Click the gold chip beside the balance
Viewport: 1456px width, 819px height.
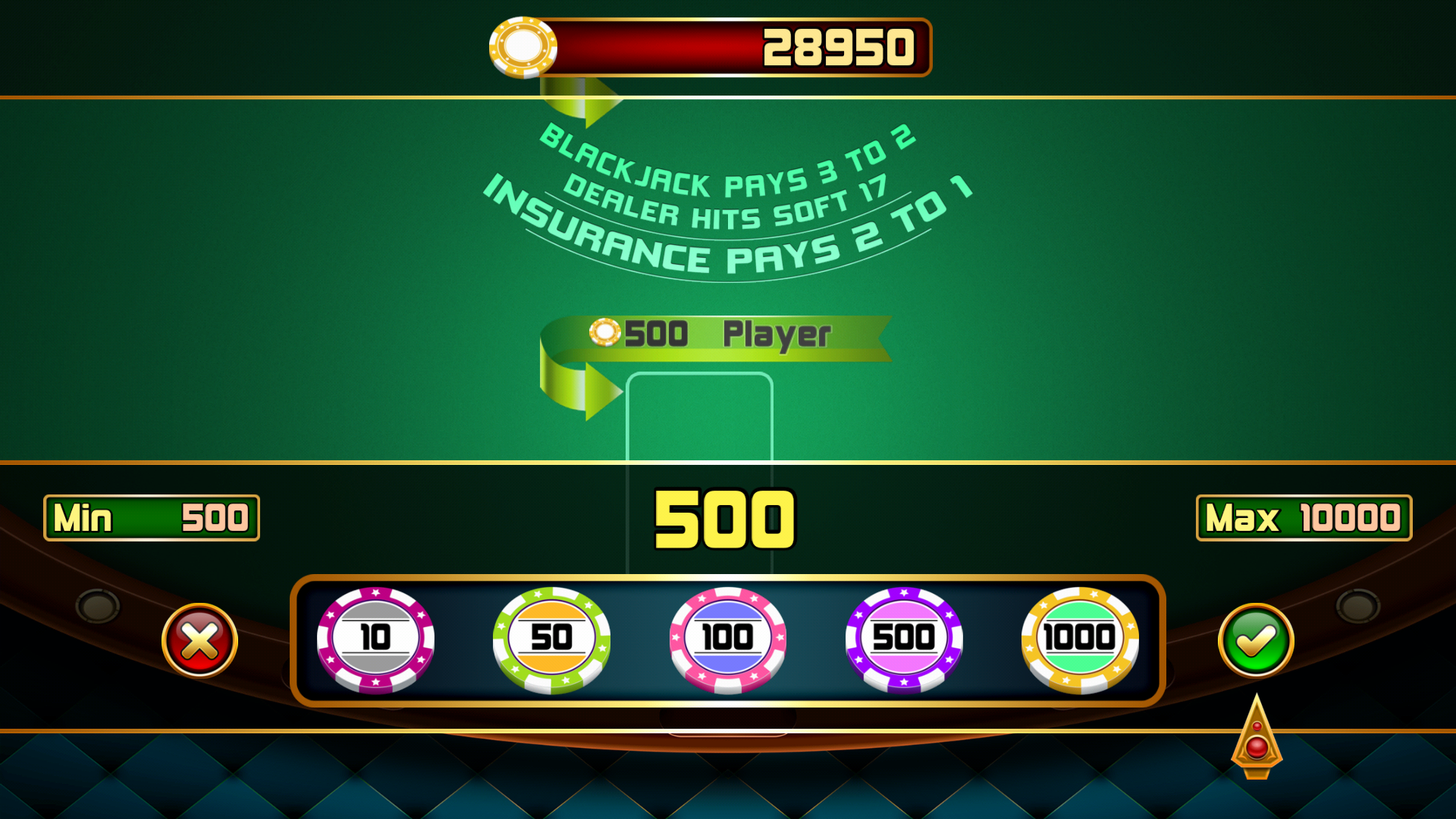point(523,48)
